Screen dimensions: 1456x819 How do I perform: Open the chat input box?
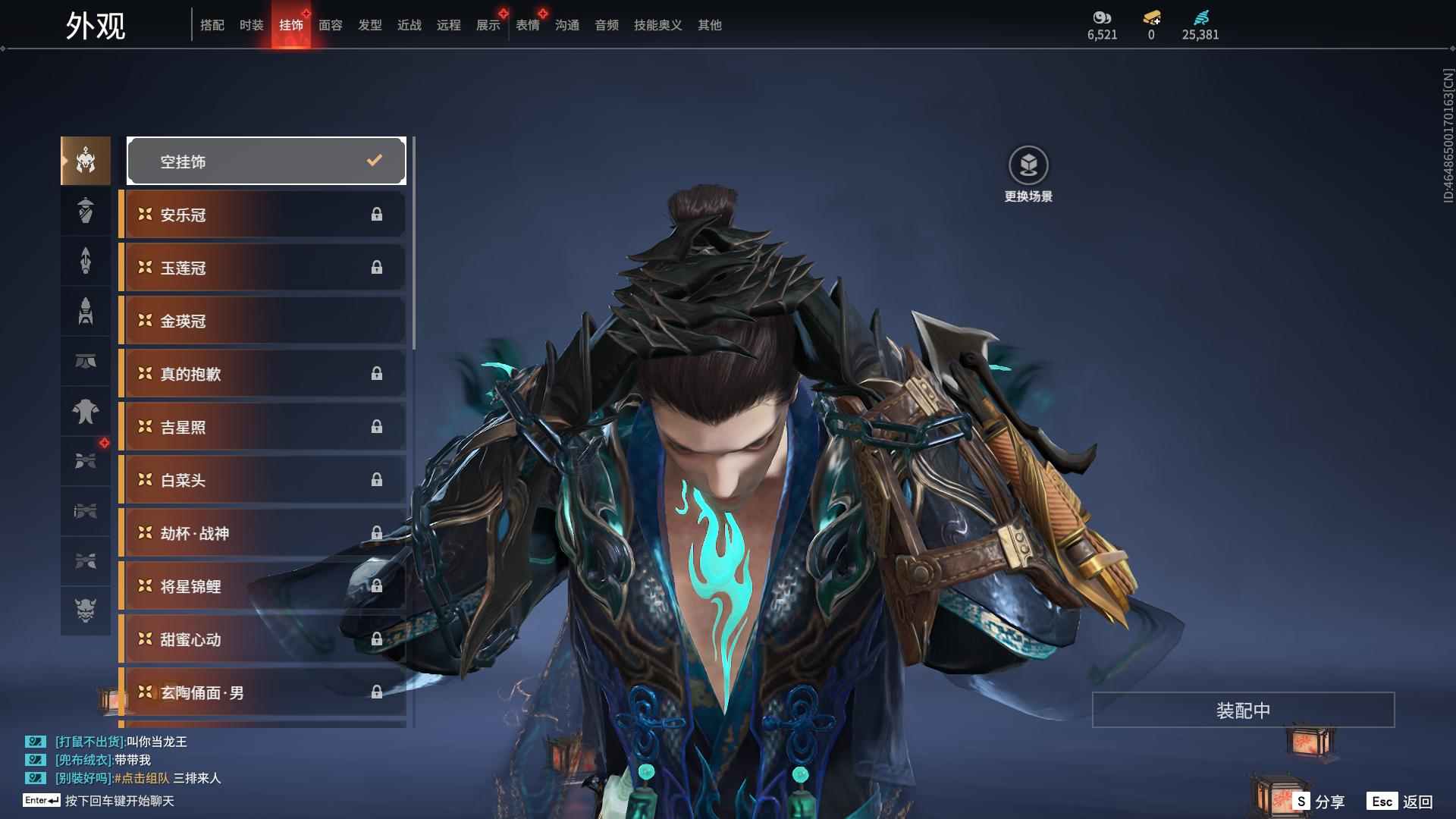pyautogui.click(x=119, y=801)
